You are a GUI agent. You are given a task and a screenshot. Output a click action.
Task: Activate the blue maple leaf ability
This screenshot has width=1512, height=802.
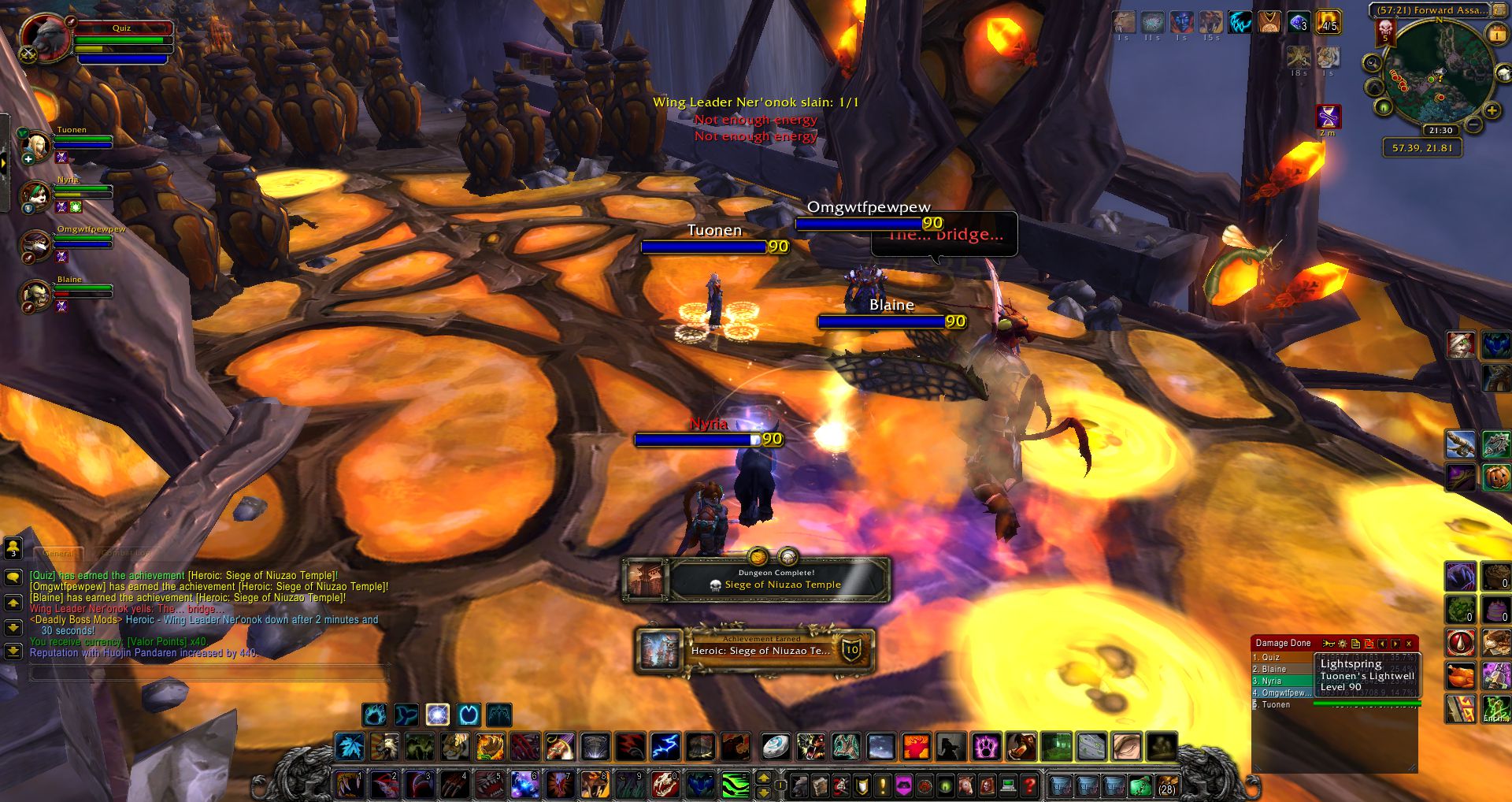(x=349, y=746)
